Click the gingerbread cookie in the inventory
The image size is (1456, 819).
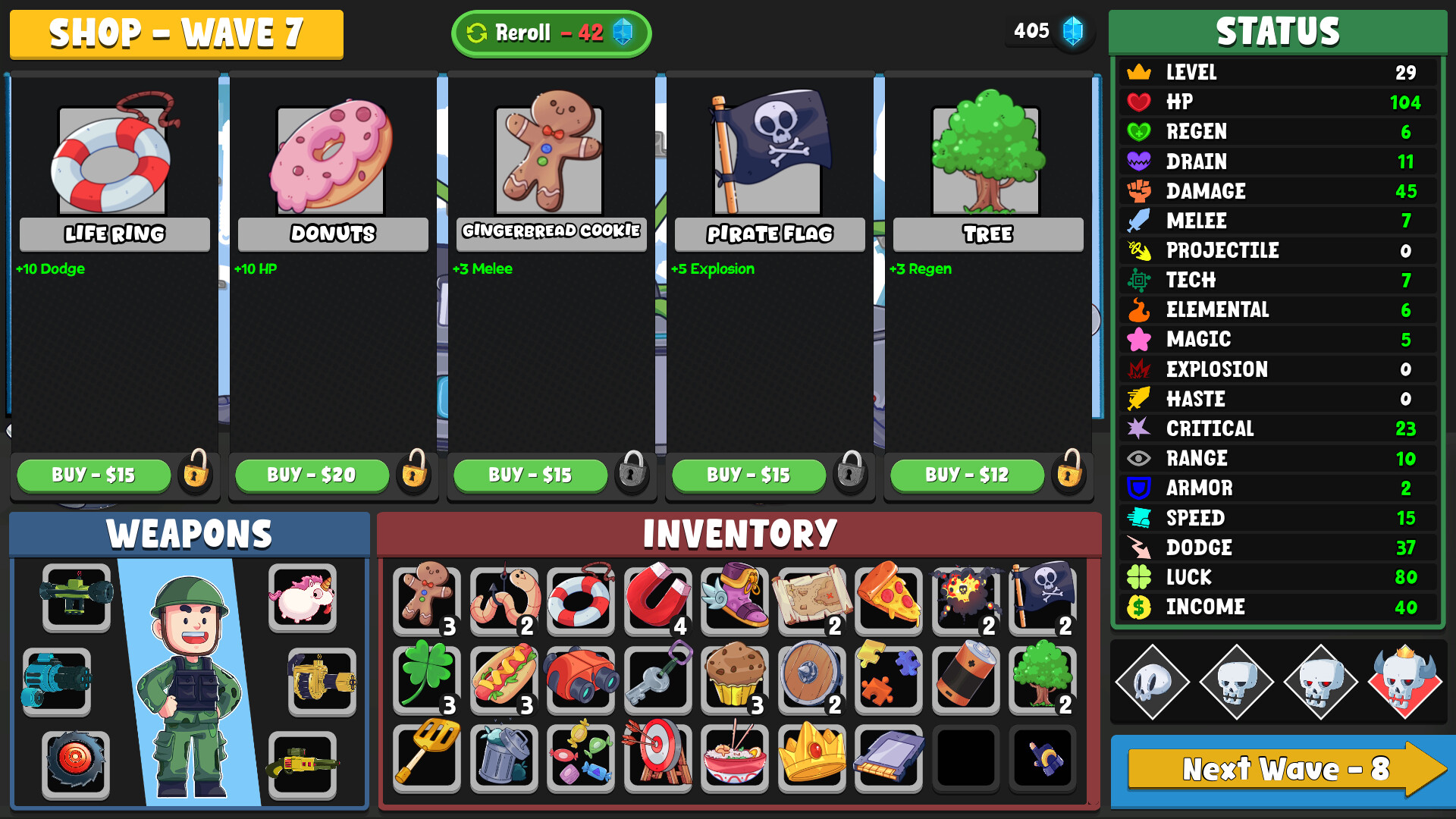pos(426,601)
